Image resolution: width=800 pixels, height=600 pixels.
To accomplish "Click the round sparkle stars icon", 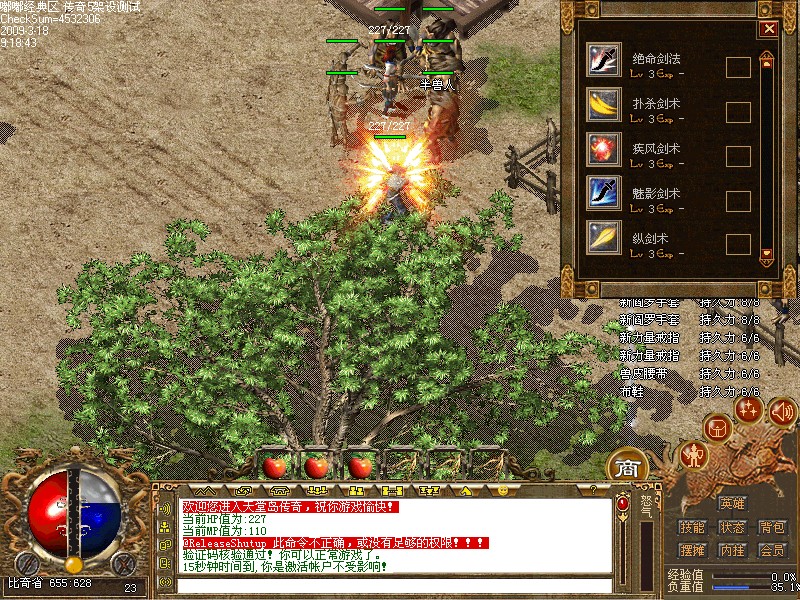I will (748, 408).
